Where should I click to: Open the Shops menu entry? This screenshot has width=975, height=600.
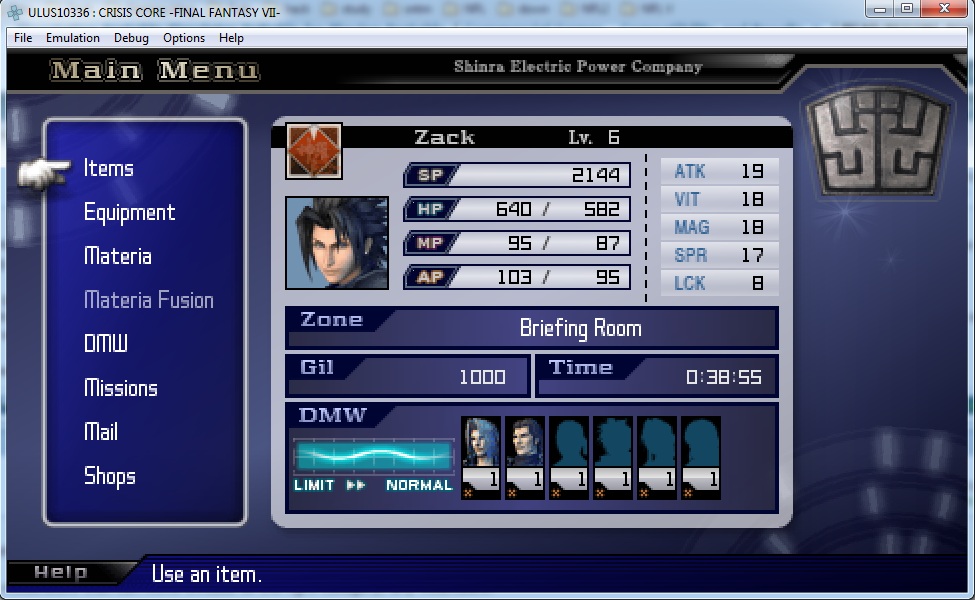110,476
